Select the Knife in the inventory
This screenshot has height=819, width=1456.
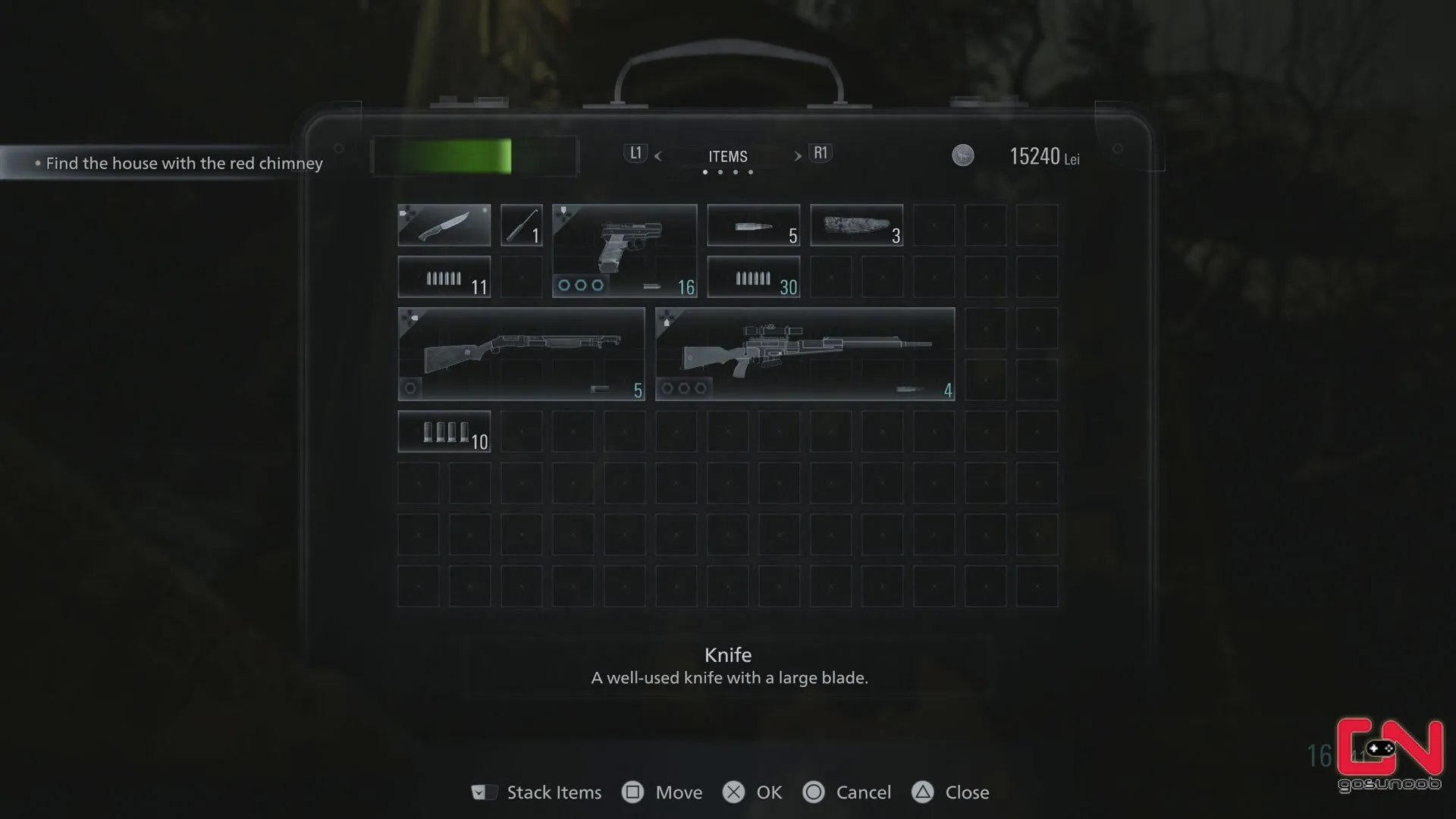[x=444, y=225]
